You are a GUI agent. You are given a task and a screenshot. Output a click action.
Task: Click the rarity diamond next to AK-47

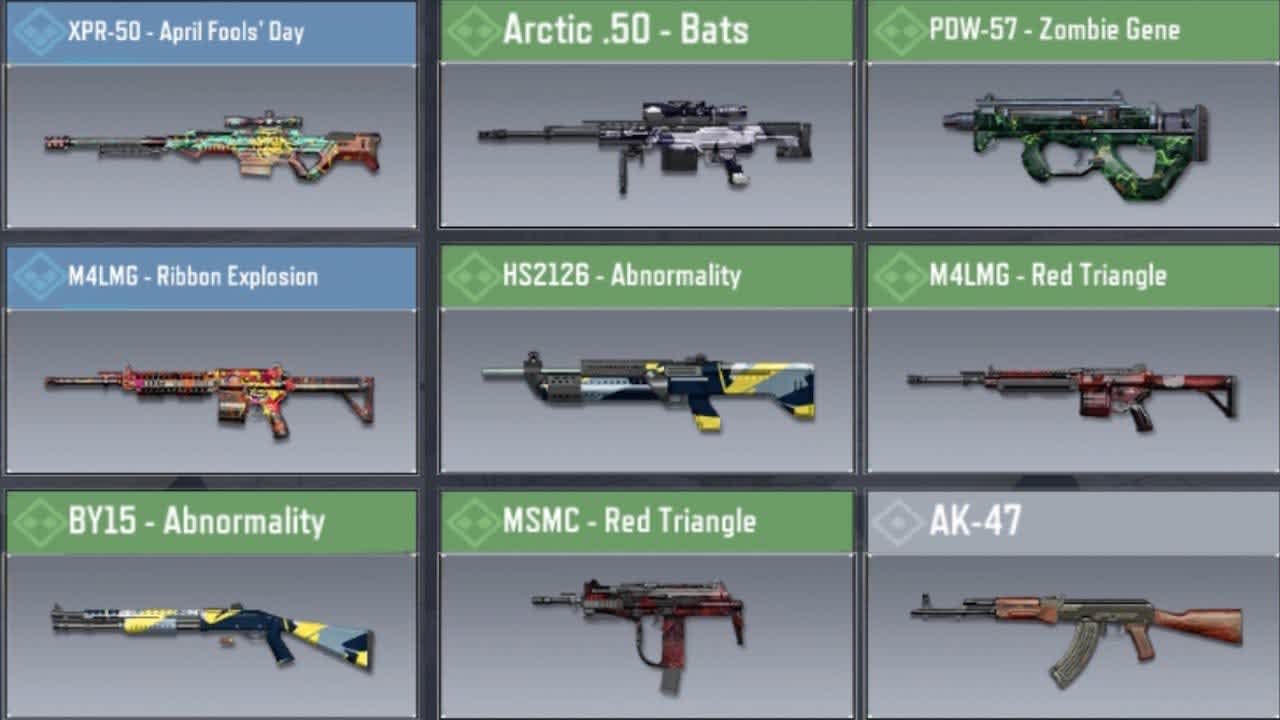click(898, 520)
